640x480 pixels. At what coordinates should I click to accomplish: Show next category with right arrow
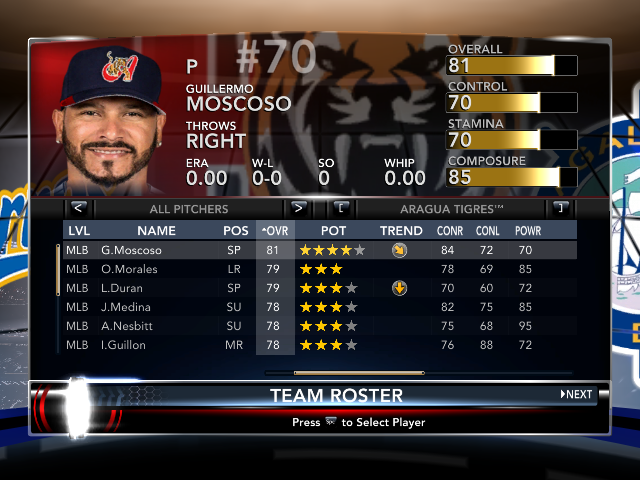[x=298, y=209]
